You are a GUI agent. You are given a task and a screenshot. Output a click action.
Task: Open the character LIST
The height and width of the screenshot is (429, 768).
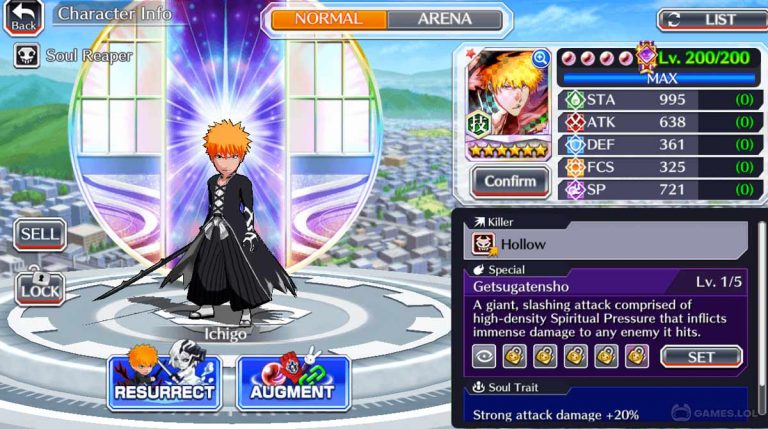[711, 19]
